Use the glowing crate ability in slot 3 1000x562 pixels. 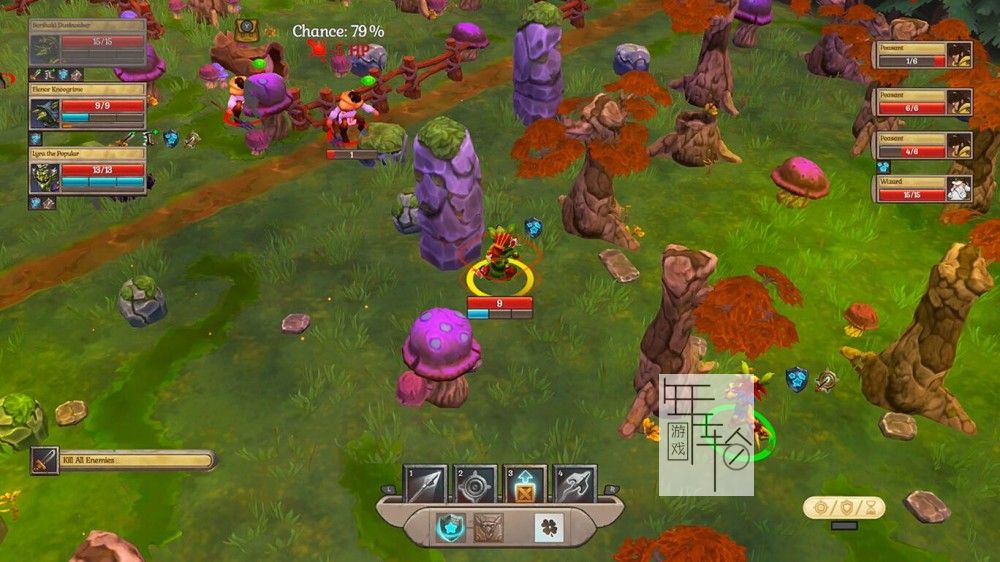coord(525,485)
